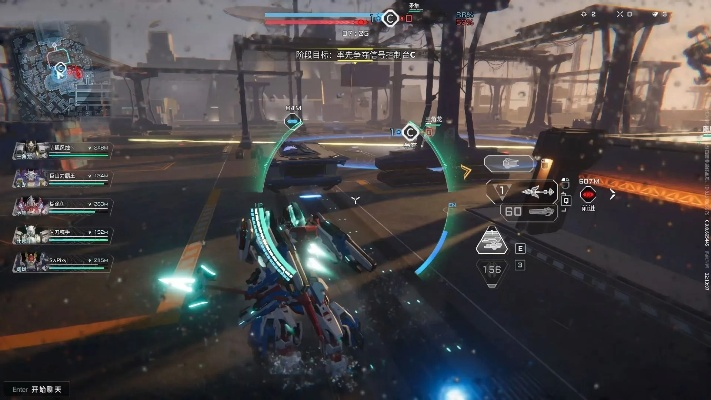Select the rifle weapon slot showing 60 ammo

[526, 211]
